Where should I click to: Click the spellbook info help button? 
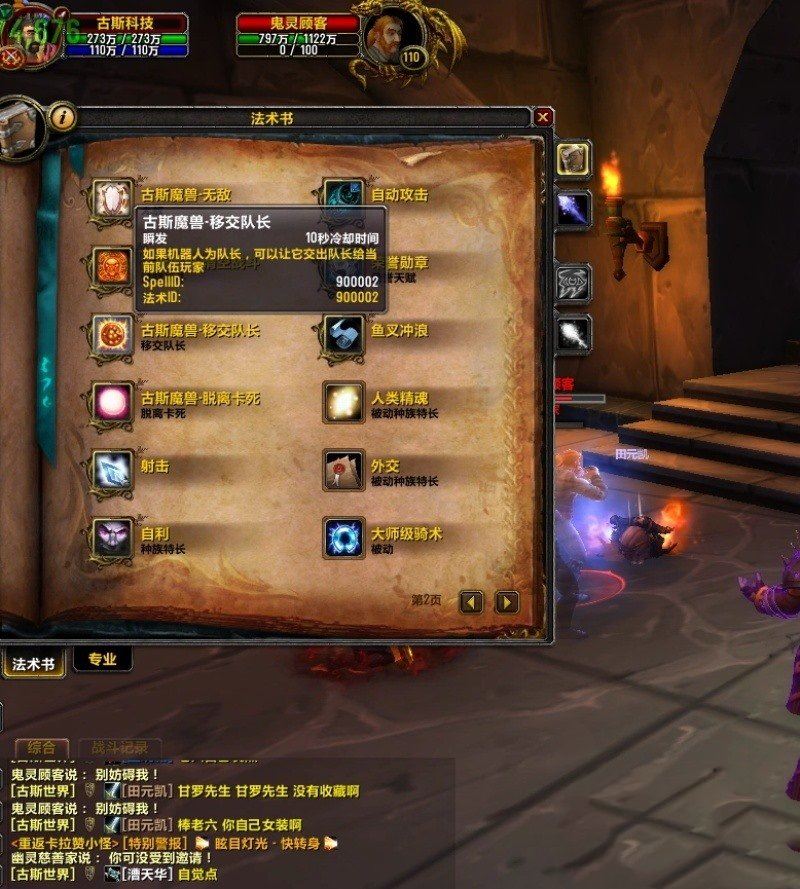[x=63, y=118]
